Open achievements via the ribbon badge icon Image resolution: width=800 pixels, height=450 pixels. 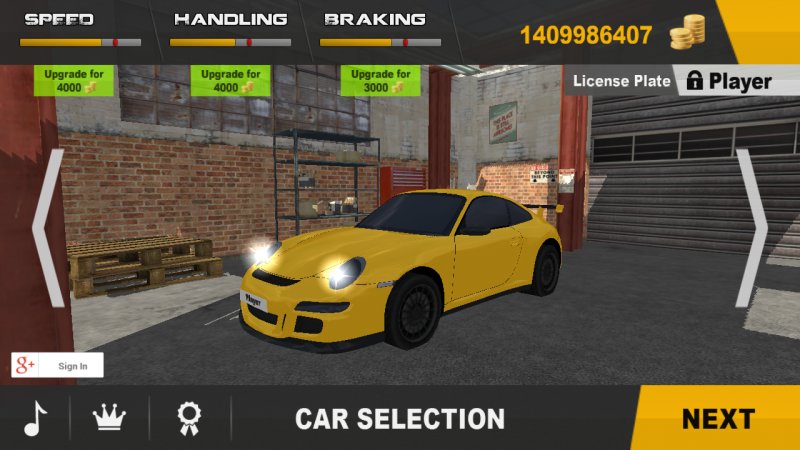tap(189, 417)
